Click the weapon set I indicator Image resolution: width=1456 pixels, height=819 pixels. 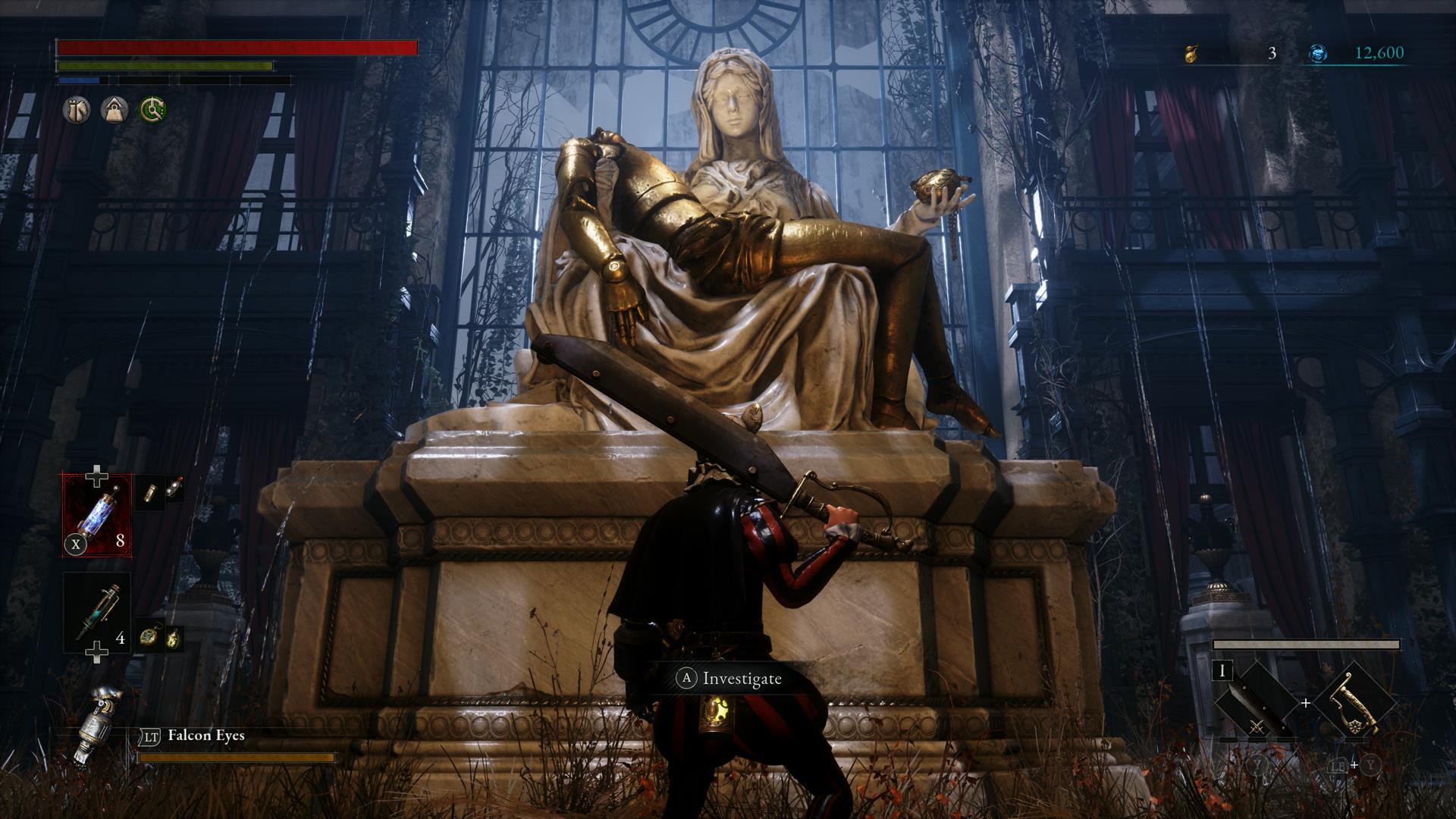(x=1222, y=672)
